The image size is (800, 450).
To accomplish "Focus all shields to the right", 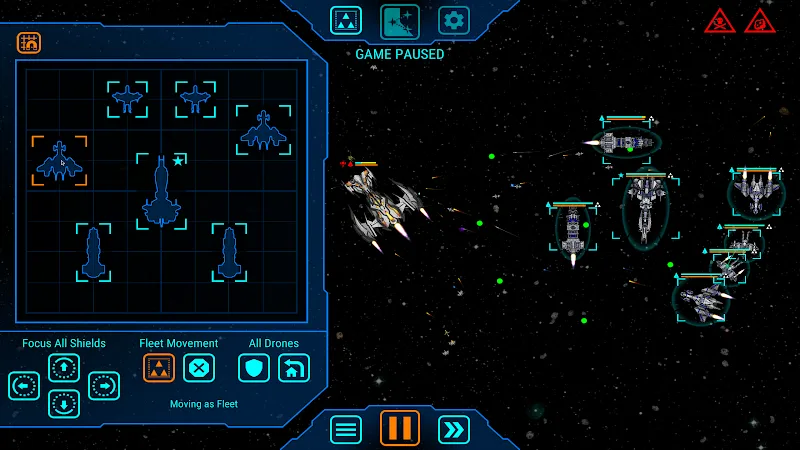I will (x=104, y=385).
